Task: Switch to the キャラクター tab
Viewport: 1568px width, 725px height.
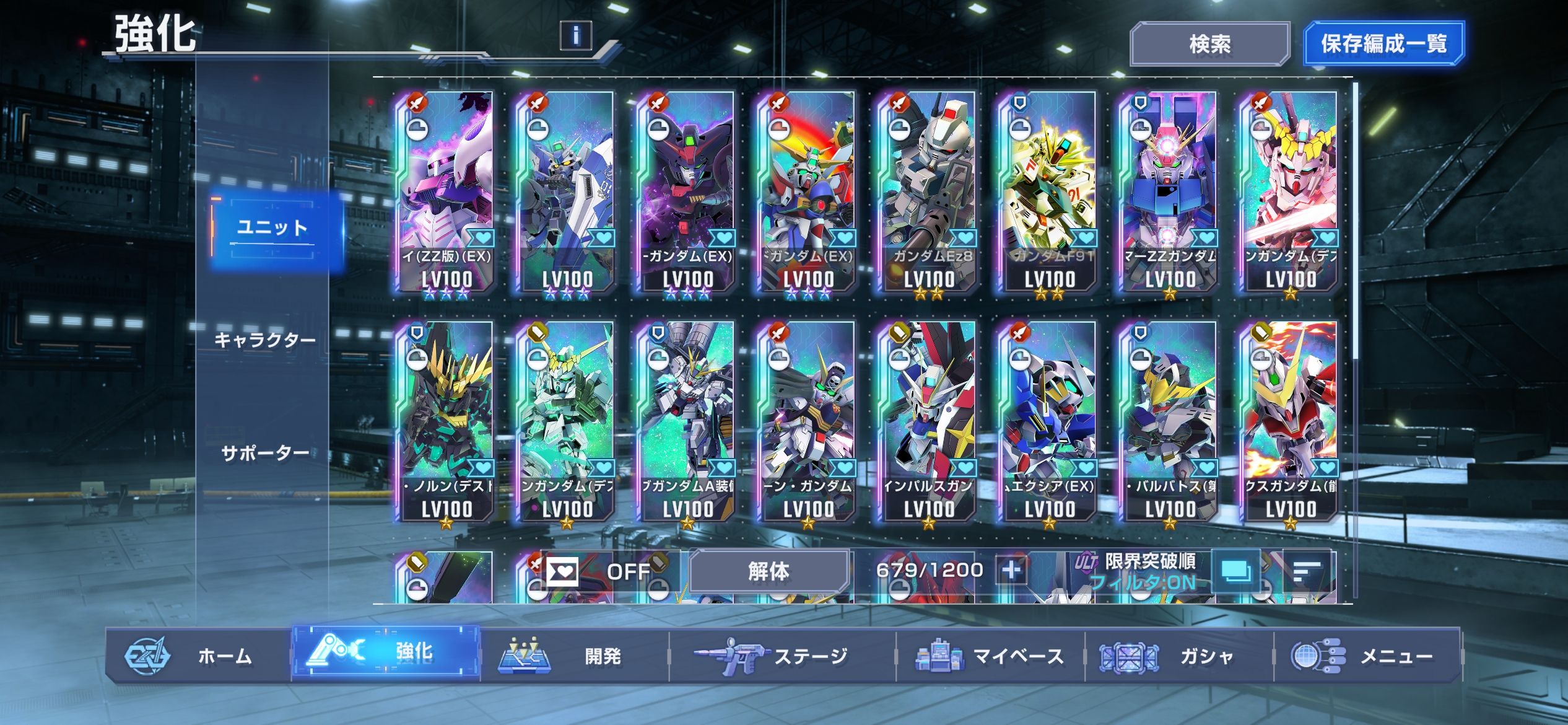Action: point(265,340)
